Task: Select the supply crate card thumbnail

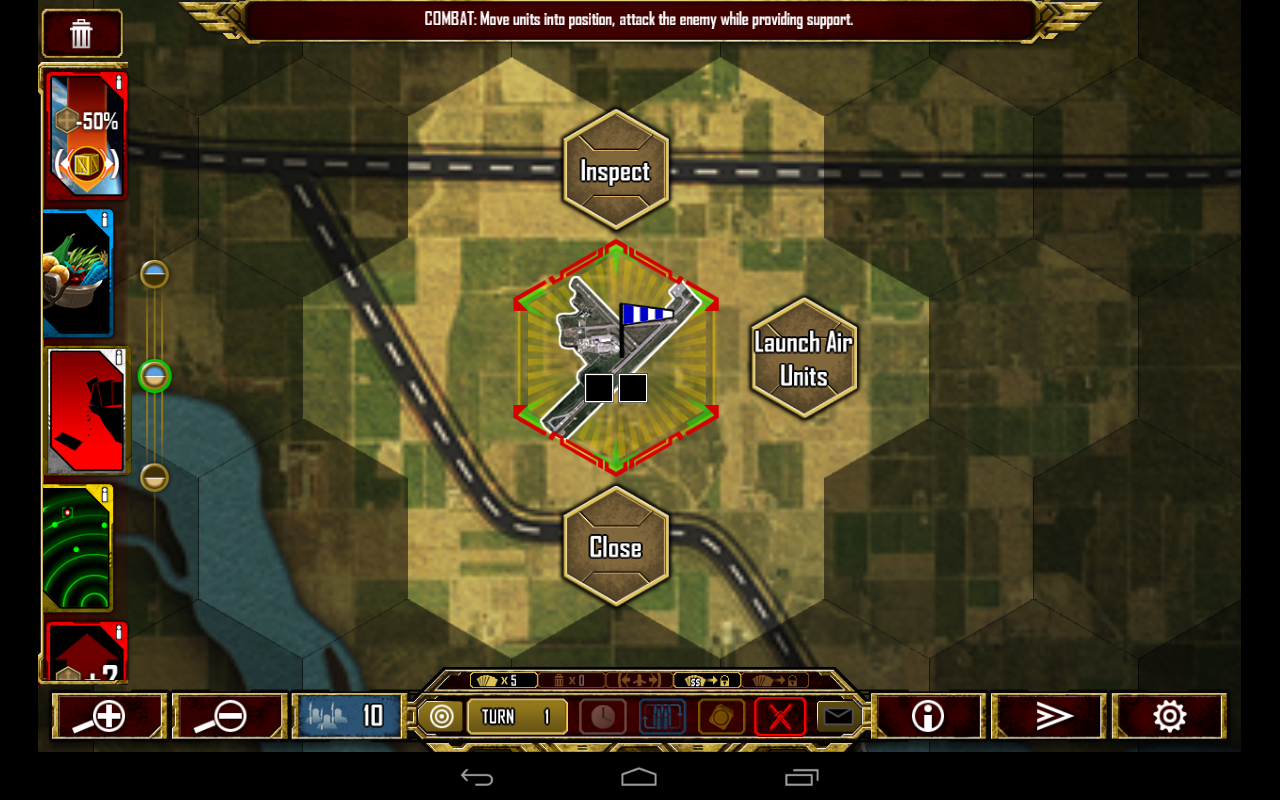Action: (x=85, y=272)
